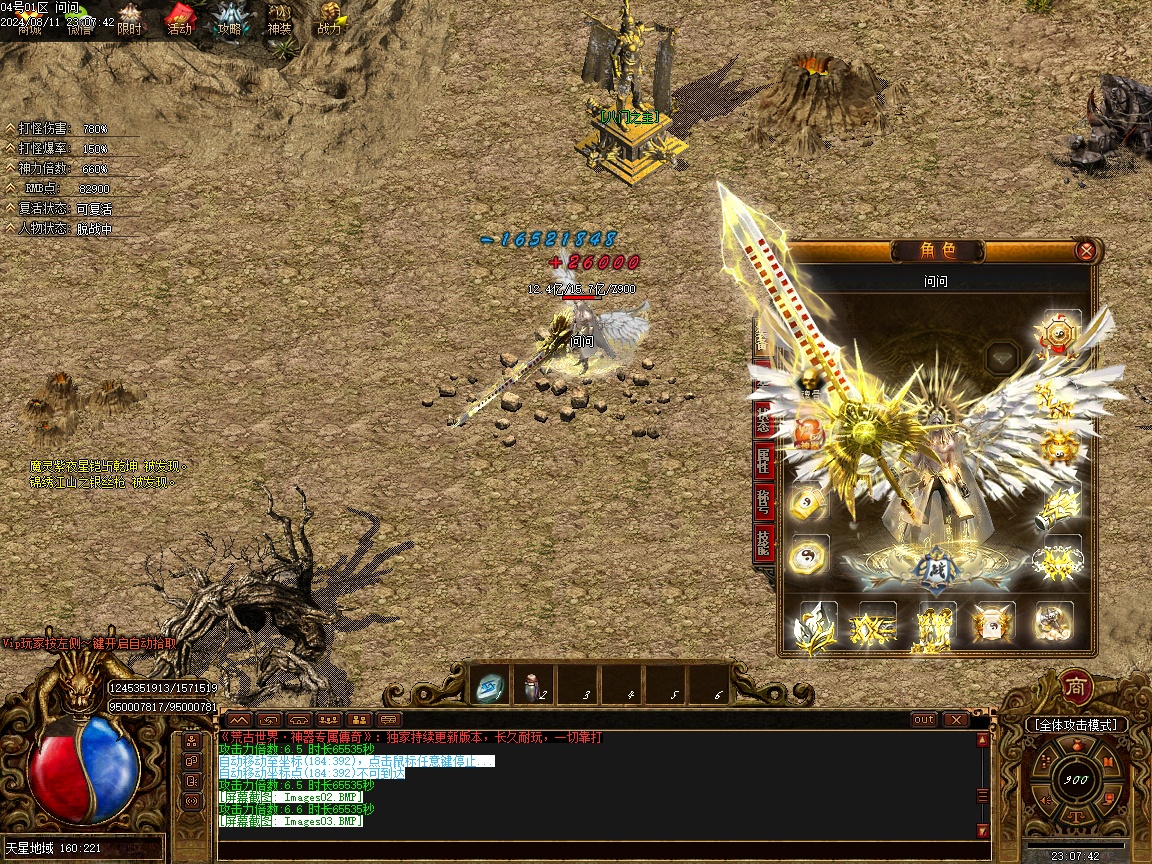Open the 攻略 guide menu
This screenshot has width=1152, height=864.
(x=230, y=18)
